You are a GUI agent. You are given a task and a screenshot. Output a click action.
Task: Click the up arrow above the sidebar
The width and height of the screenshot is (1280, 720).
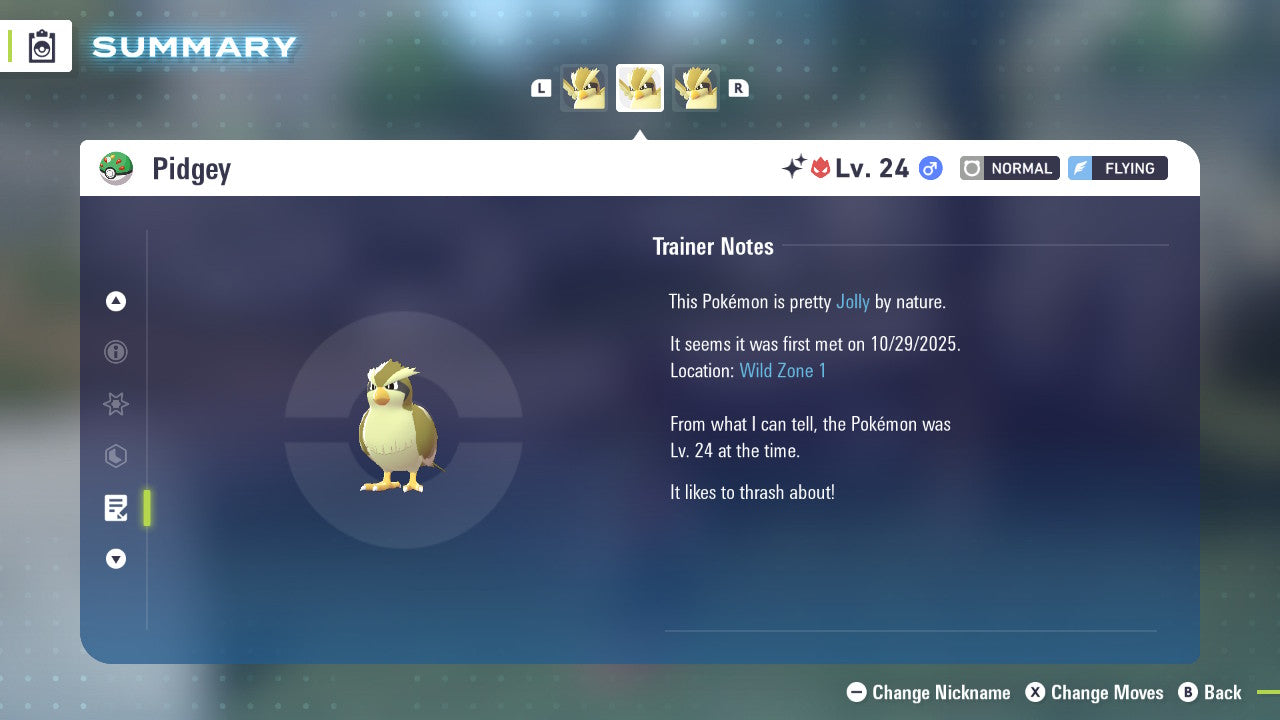click(x=115, y=301)
